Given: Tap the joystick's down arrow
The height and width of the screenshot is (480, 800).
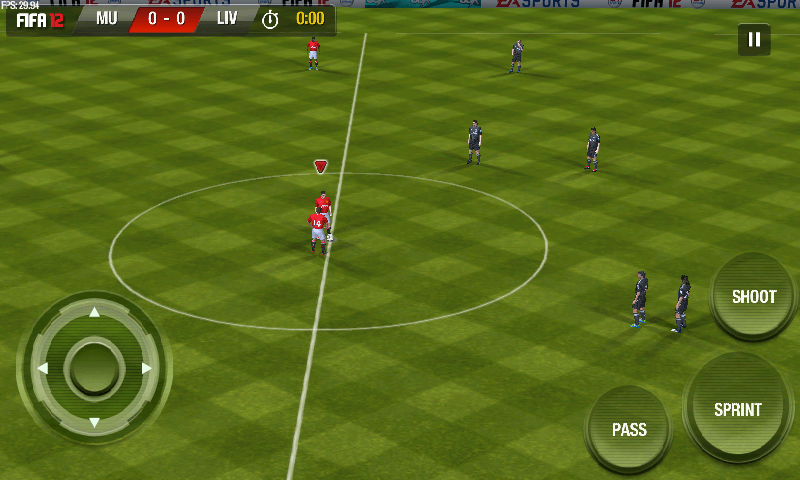Looking at the screenshot, I should (x=94, y=422).
